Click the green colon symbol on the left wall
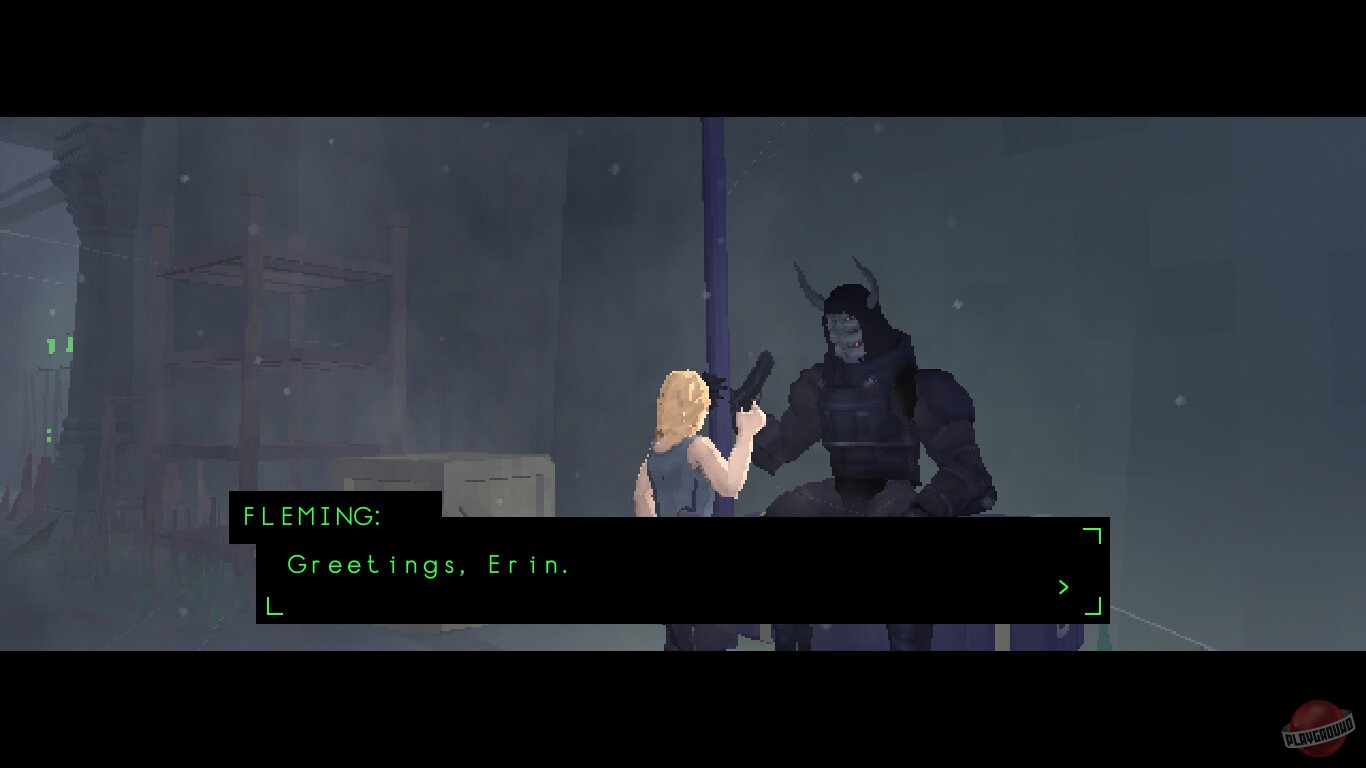The image size is (1366, 768). [49, 433]
